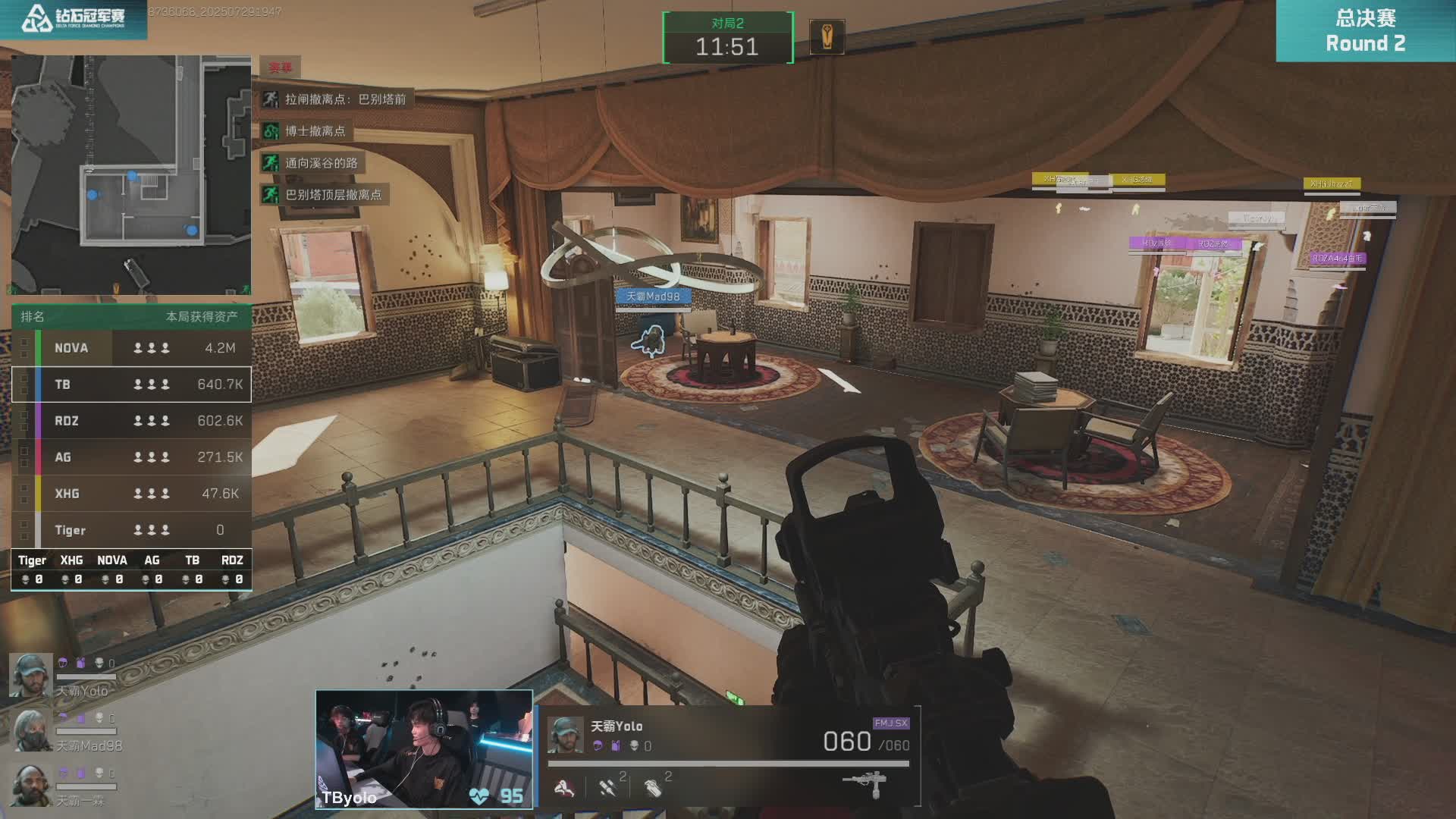Click the 天霸Yolo operator portrait beside the ammo panel
Screen dimensions: 1456x819
coord(565,735)
